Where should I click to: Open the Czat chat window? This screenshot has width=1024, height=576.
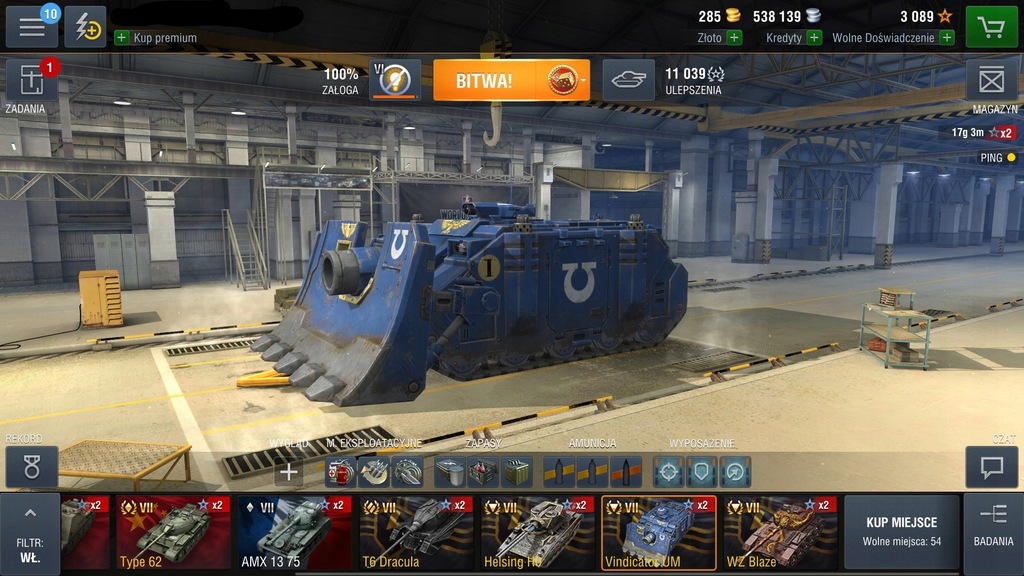pyautogui.click(x=991, y=467)
